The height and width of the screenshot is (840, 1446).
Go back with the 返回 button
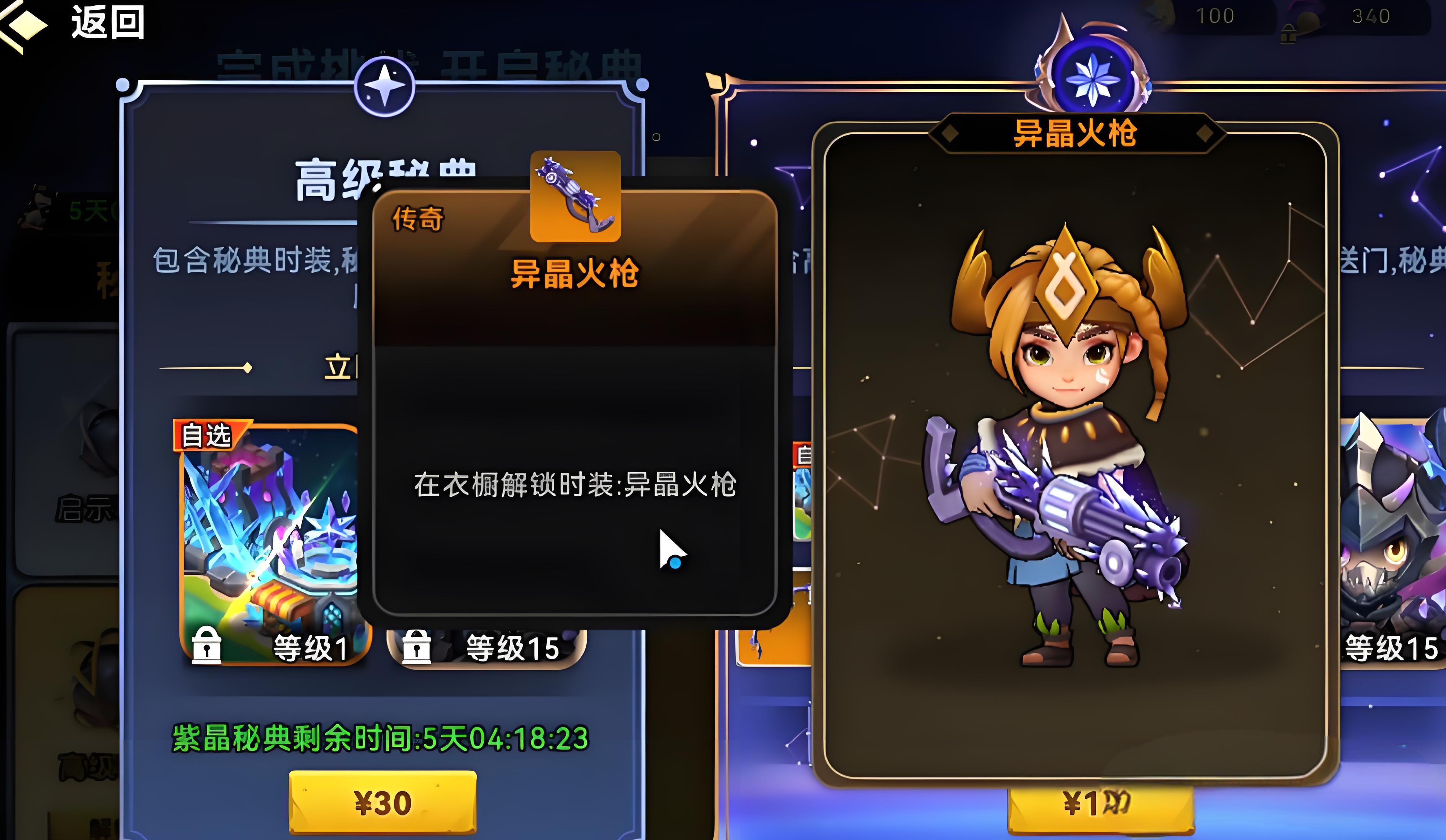click(74, 23)
